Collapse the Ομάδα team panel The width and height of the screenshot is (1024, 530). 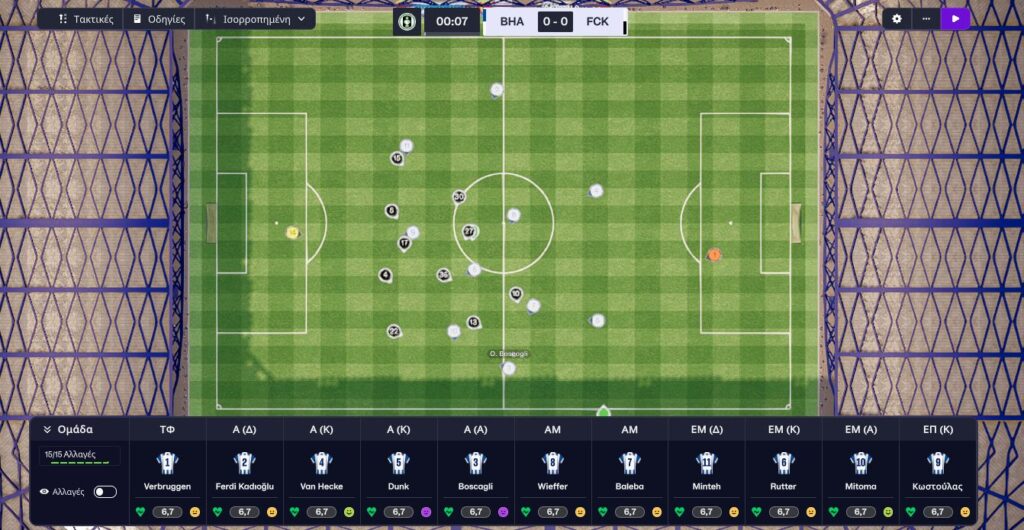[x=47, y=430]
